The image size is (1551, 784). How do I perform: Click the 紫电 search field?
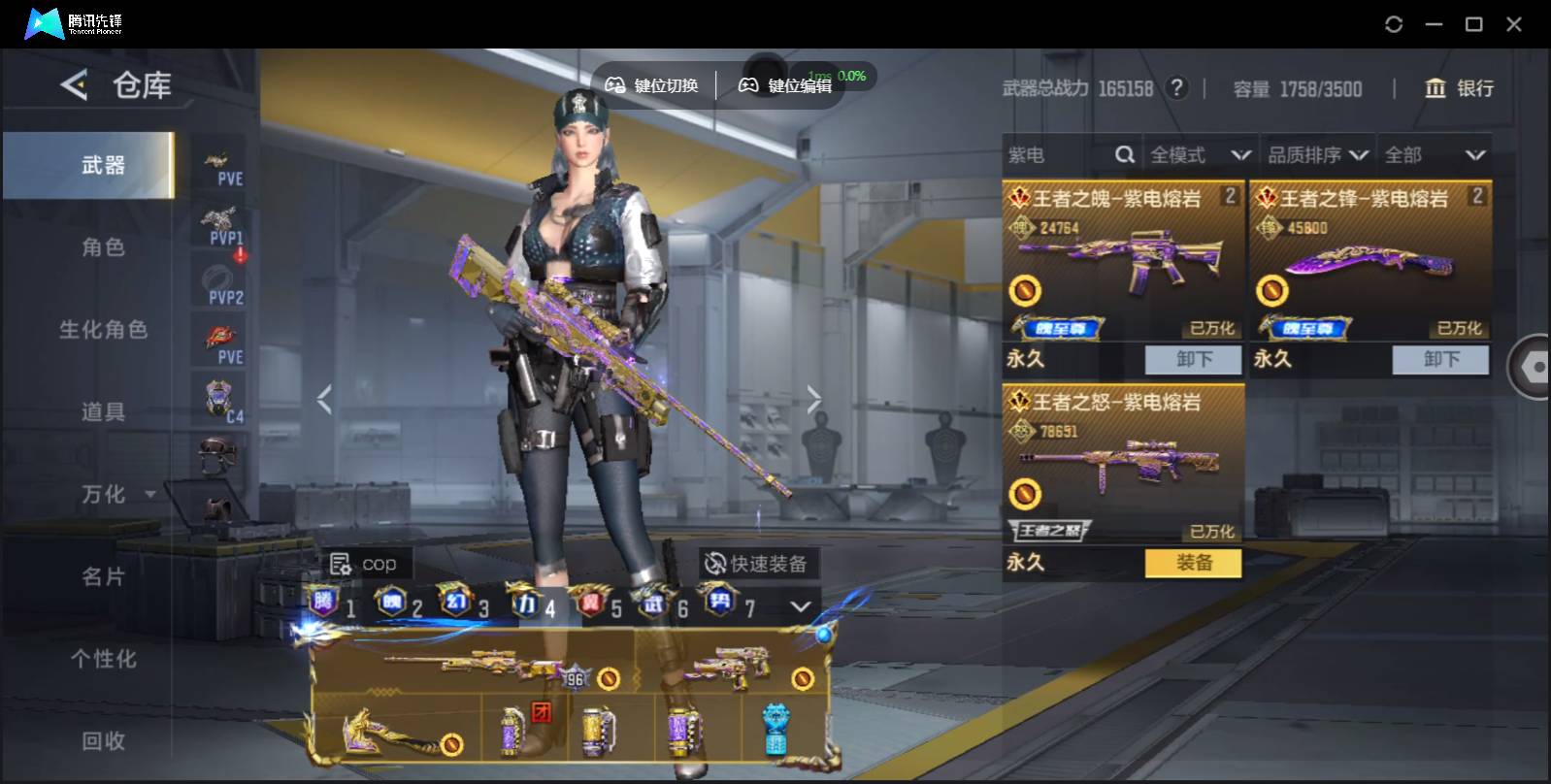click(1058, 155)
